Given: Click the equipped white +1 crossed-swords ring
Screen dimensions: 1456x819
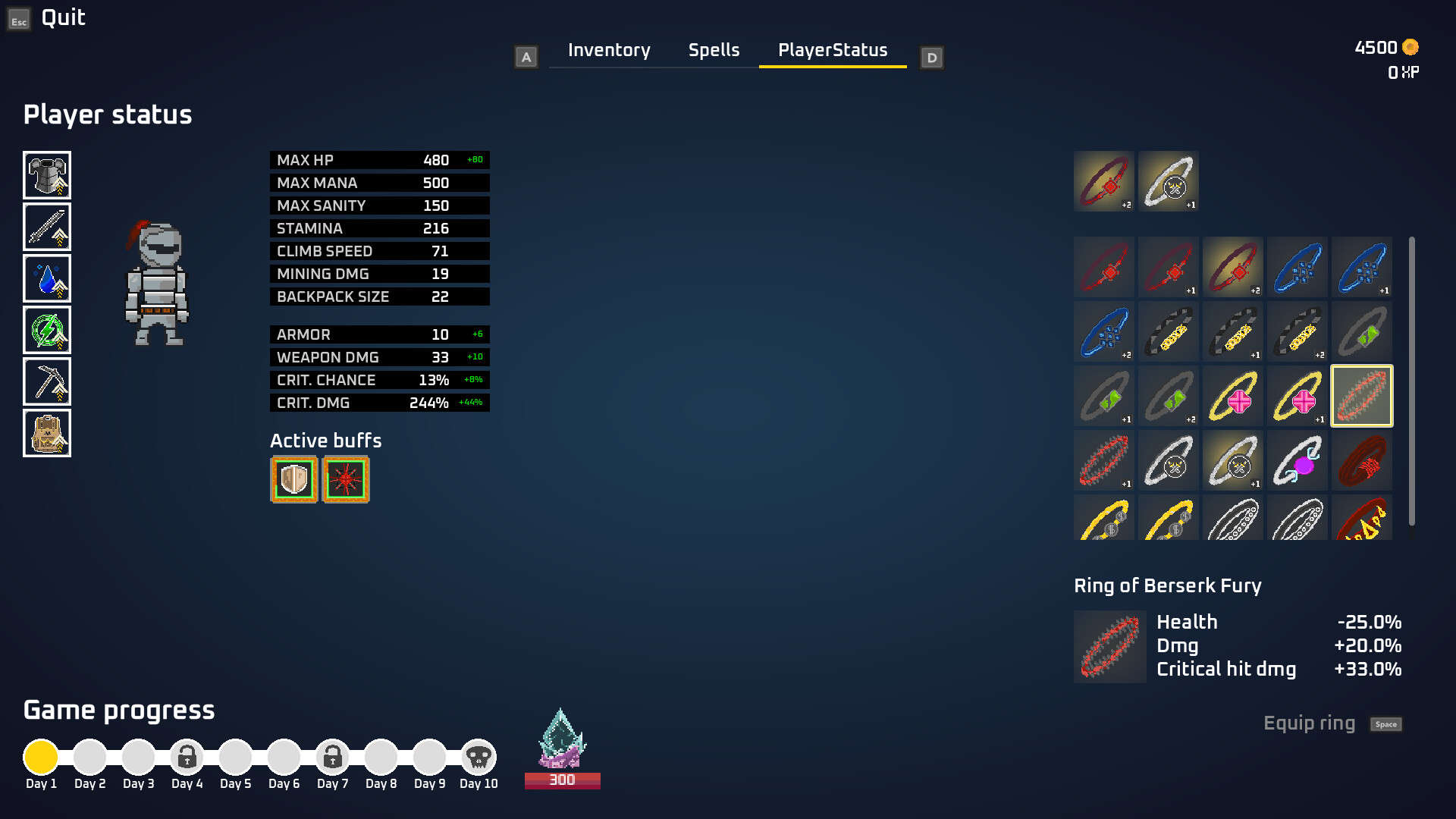Looking at the screenshot, I should [1168, 180].
